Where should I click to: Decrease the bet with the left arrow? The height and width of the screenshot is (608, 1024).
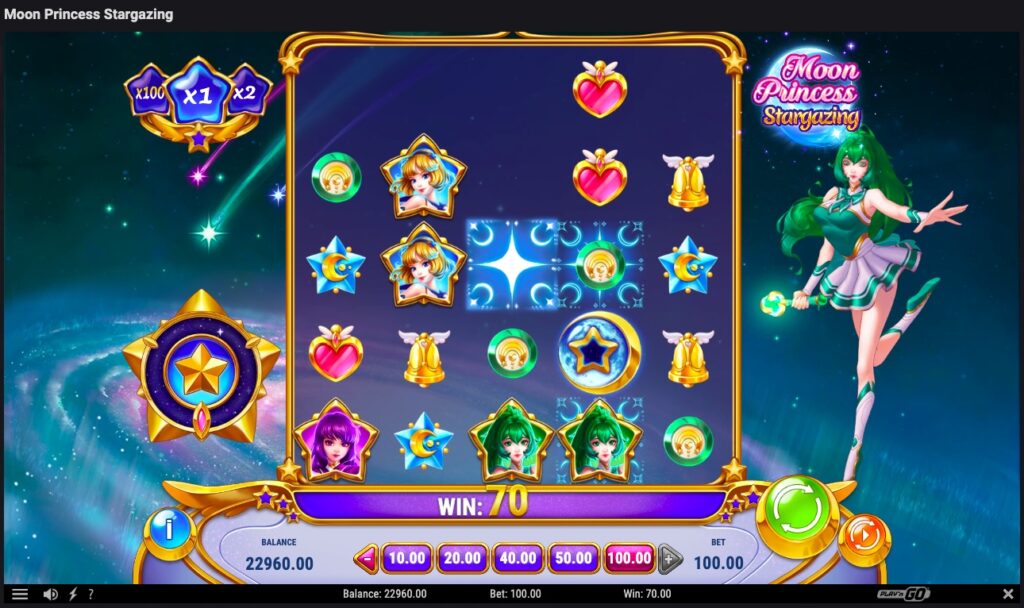(367, 558)
